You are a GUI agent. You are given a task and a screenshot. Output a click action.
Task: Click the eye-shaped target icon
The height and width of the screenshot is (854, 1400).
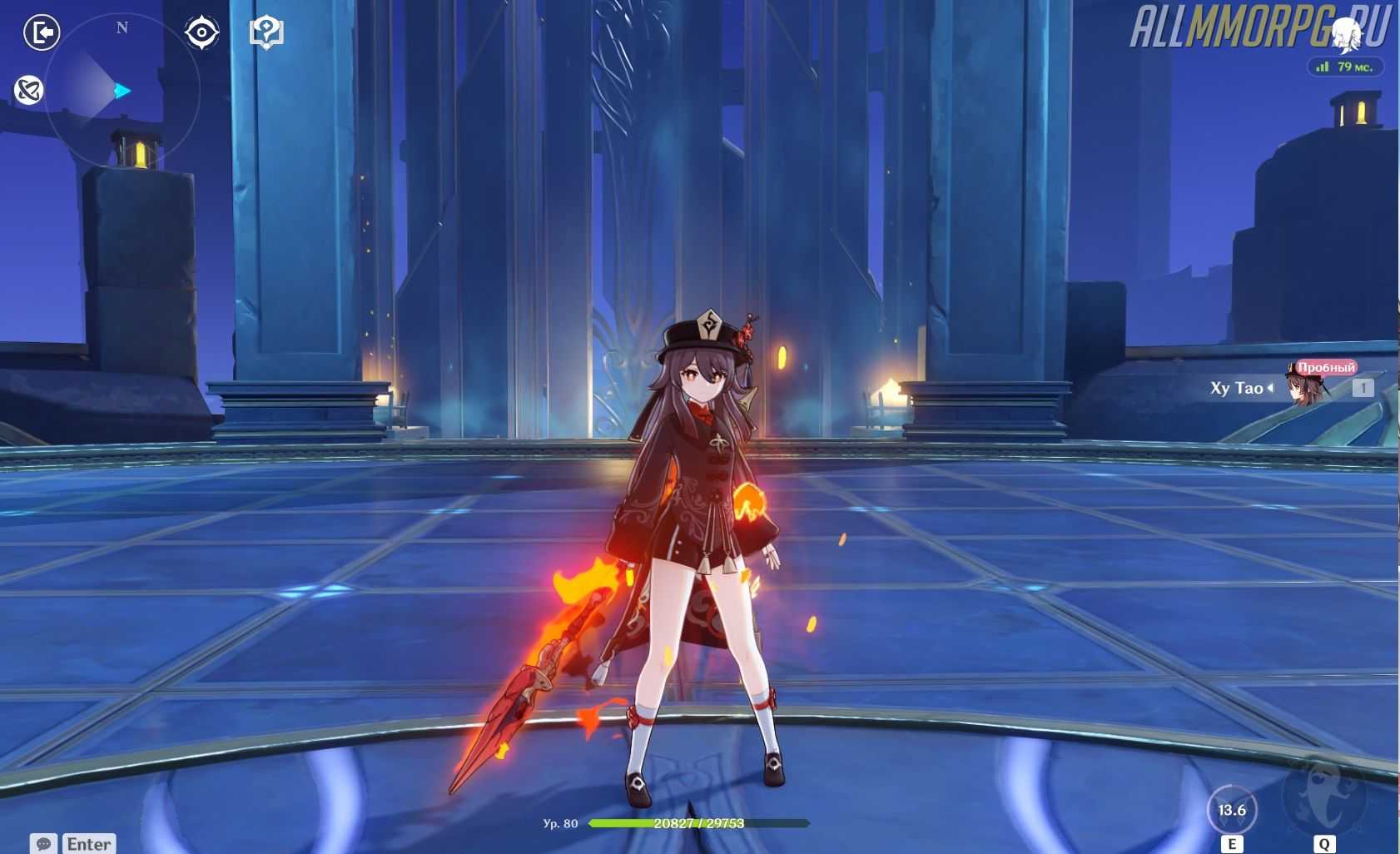pyautogui.click(x=201, y=32)
